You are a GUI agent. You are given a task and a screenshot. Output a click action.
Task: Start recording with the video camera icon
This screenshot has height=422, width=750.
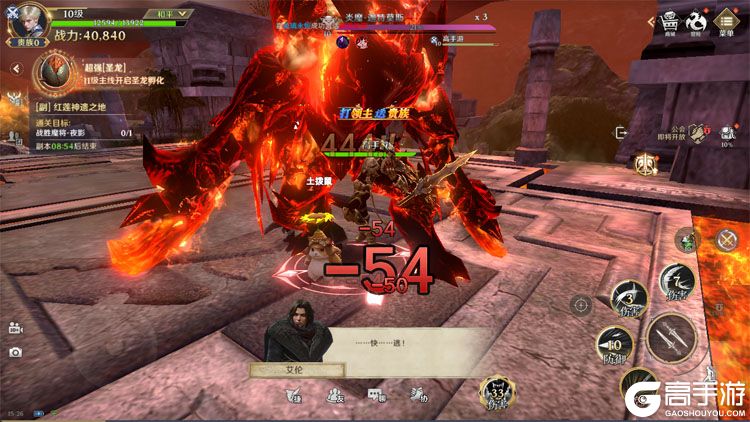coord(15,327)
